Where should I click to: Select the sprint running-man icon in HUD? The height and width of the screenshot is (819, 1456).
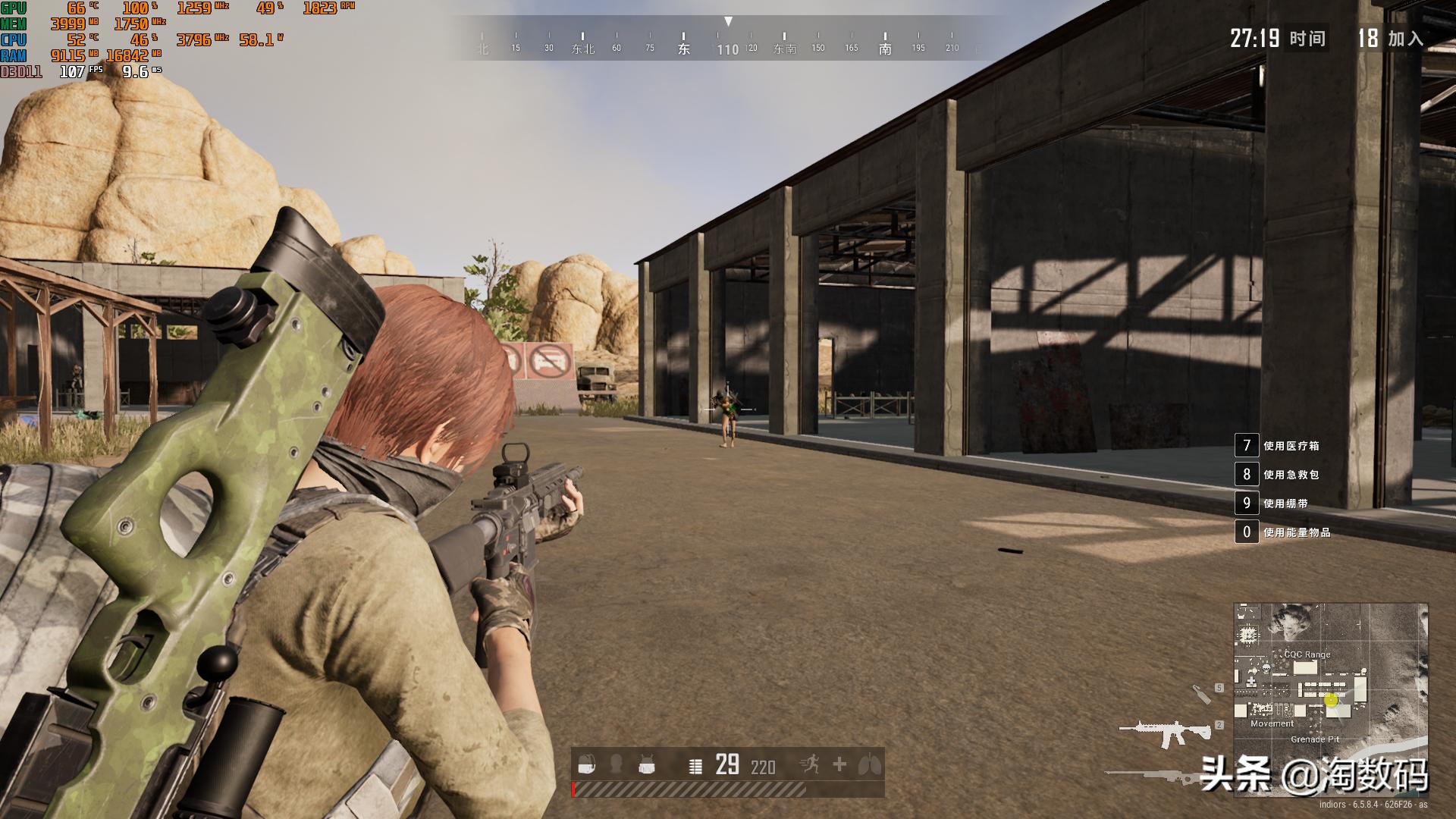click(x=813, y=764)
